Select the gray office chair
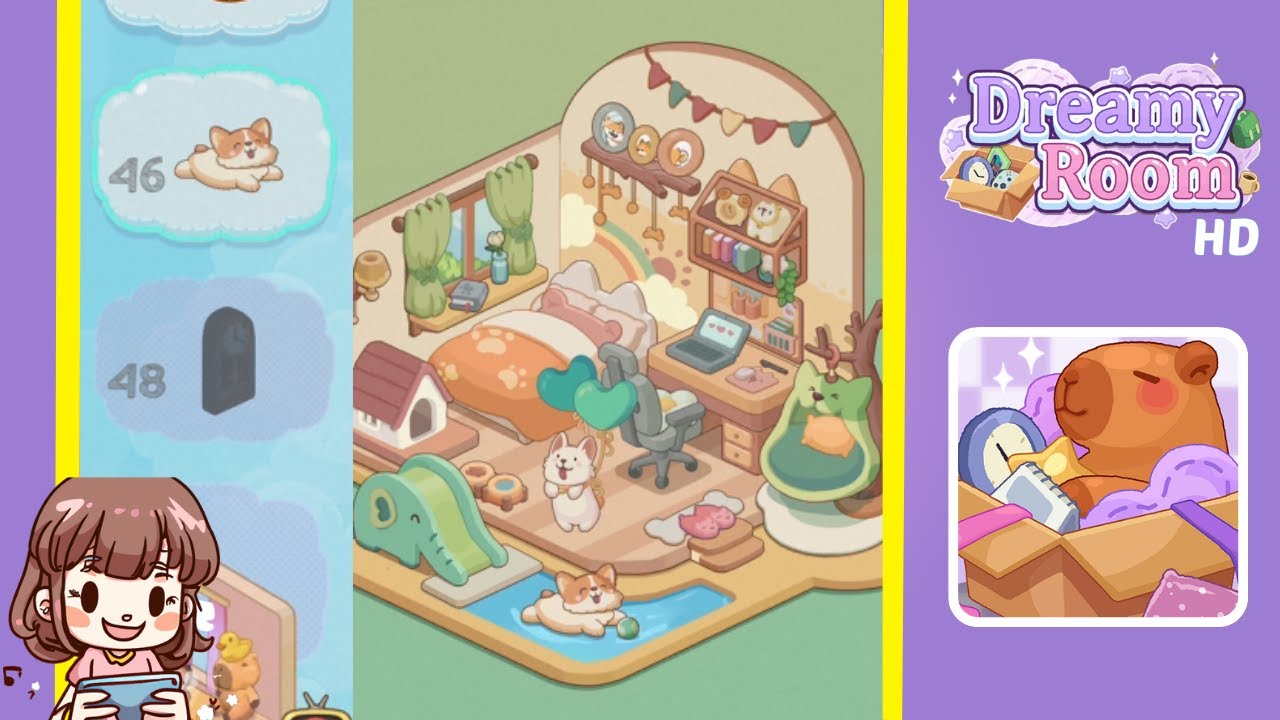Screen dimensions: 1280x720 (x=660, y=430)
